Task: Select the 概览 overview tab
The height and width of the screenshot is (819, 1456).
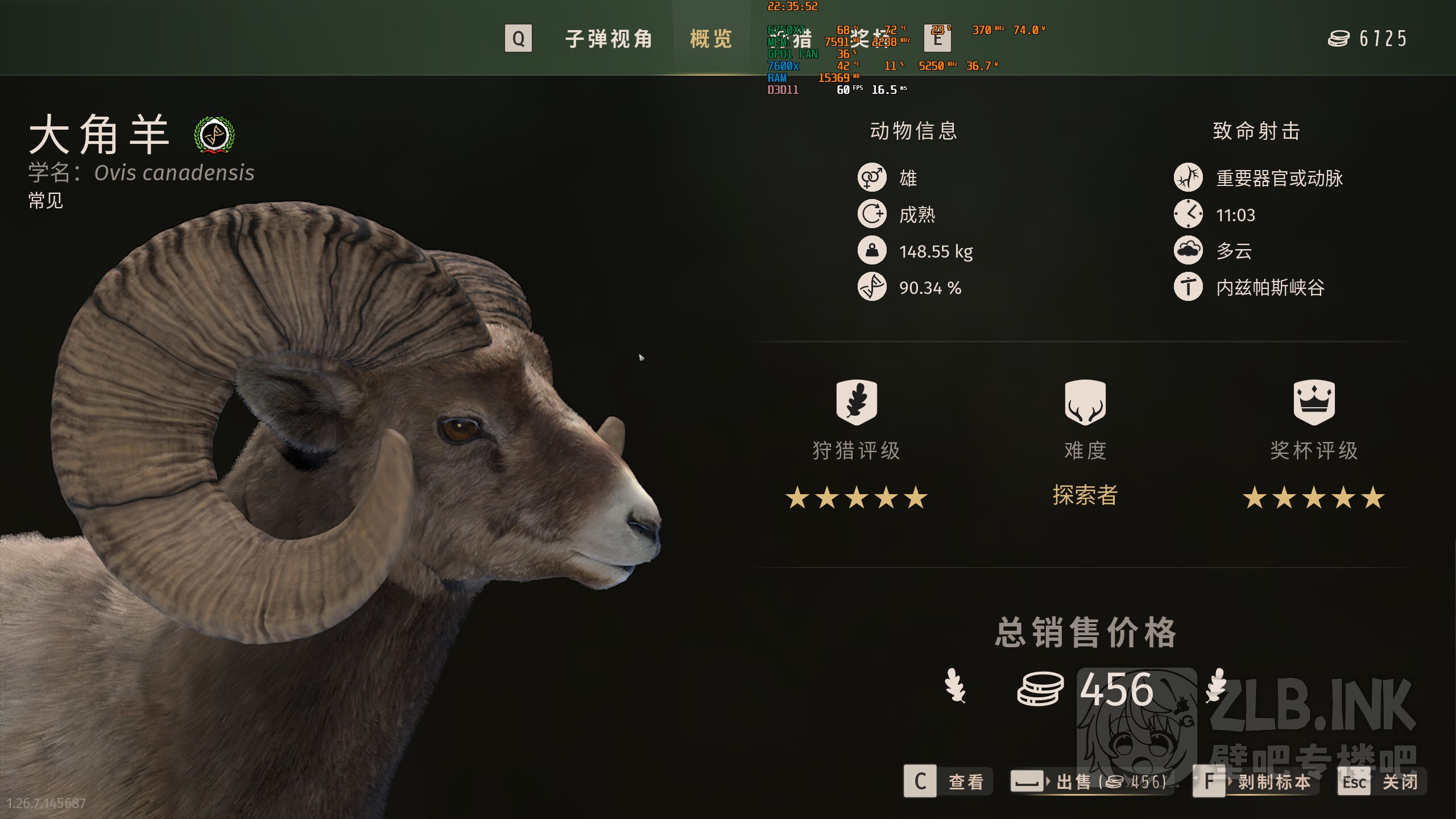Action: (711, 39)
